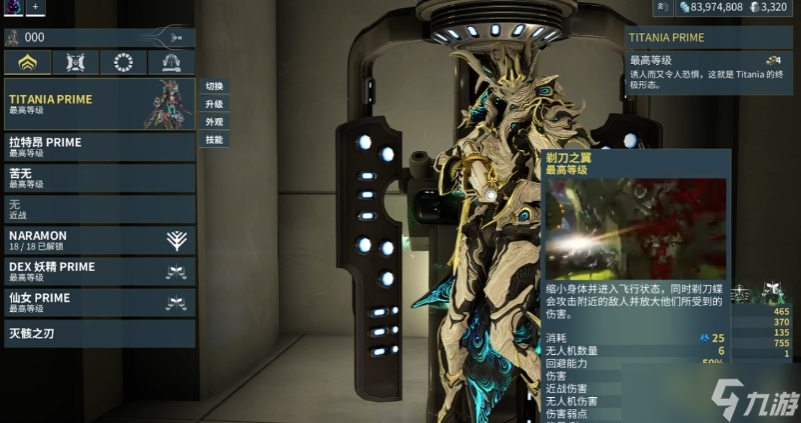Open the 外观 (appearance) menu
The height and width of the screenshot is (423, 801).
coord(214,122)
